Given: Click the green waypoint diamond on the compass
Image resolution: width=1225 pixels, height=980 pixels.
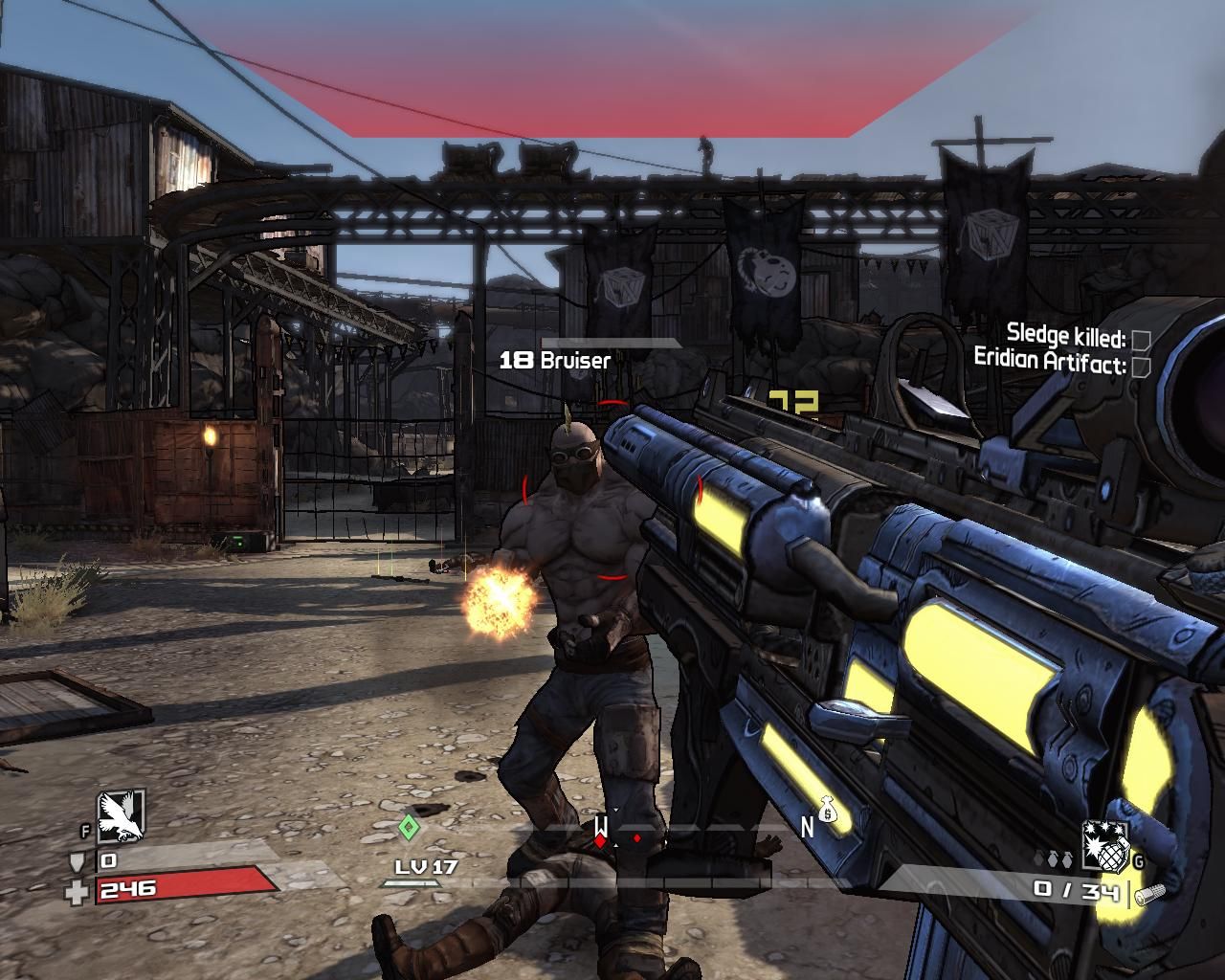Looking at the screenshot, I should point(409,827).
